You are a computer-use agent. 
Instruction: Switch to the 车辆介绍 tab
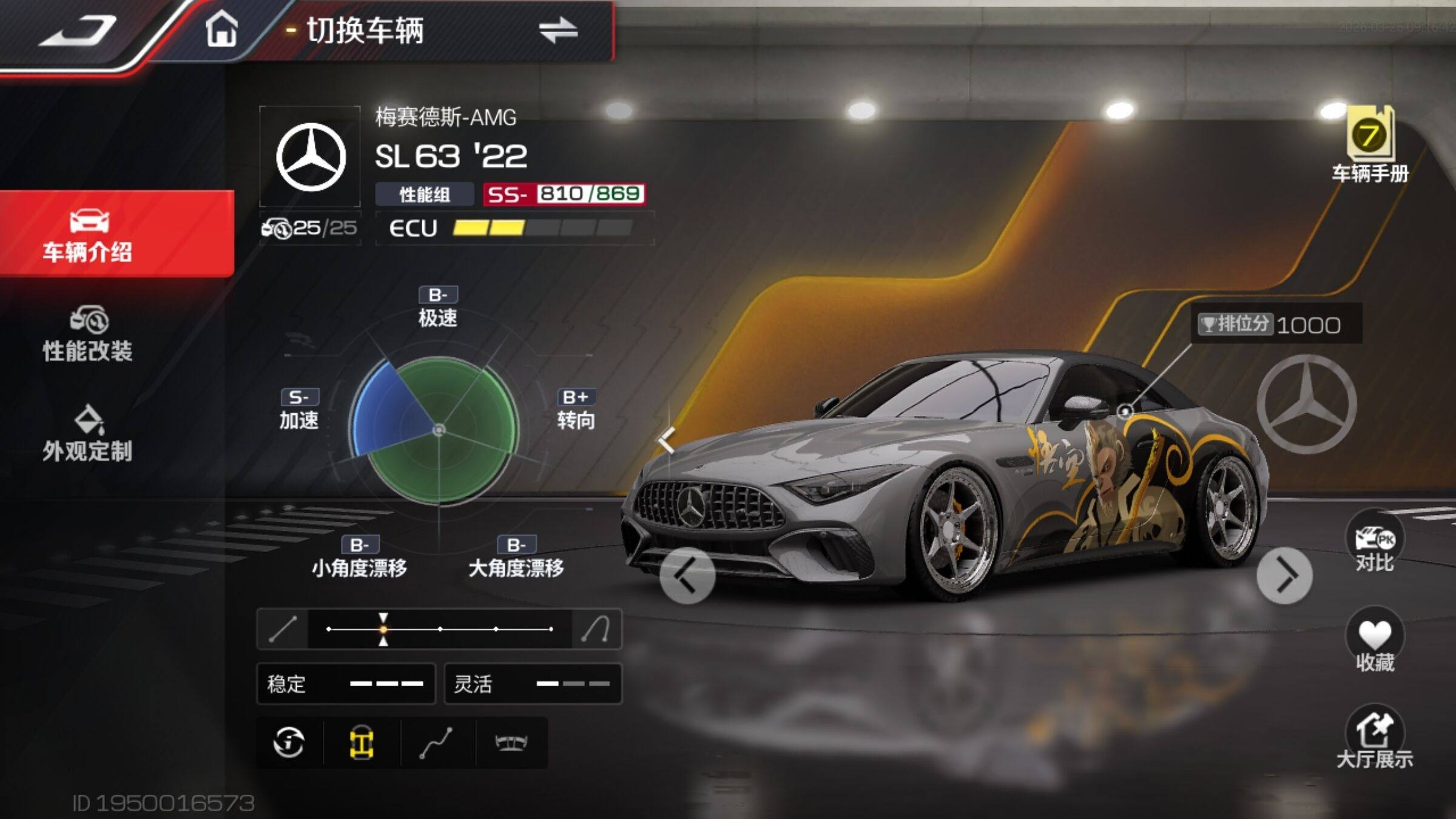(88, 235)
